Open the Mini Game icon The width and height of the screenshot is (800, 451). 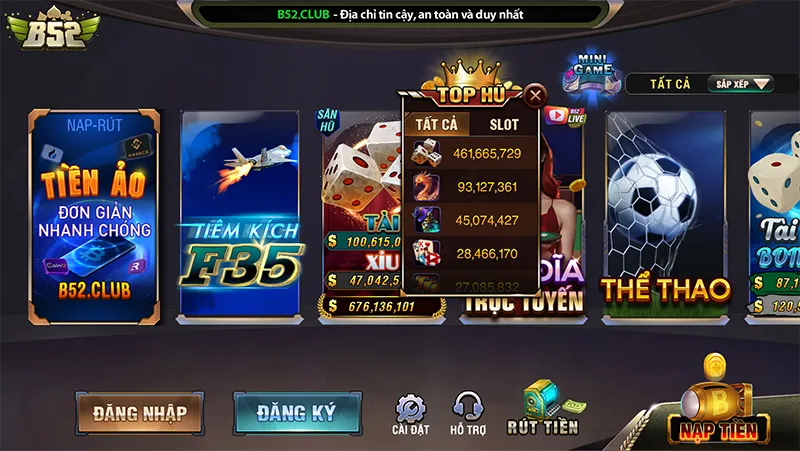pyautogui.click(x=594, y=76)
